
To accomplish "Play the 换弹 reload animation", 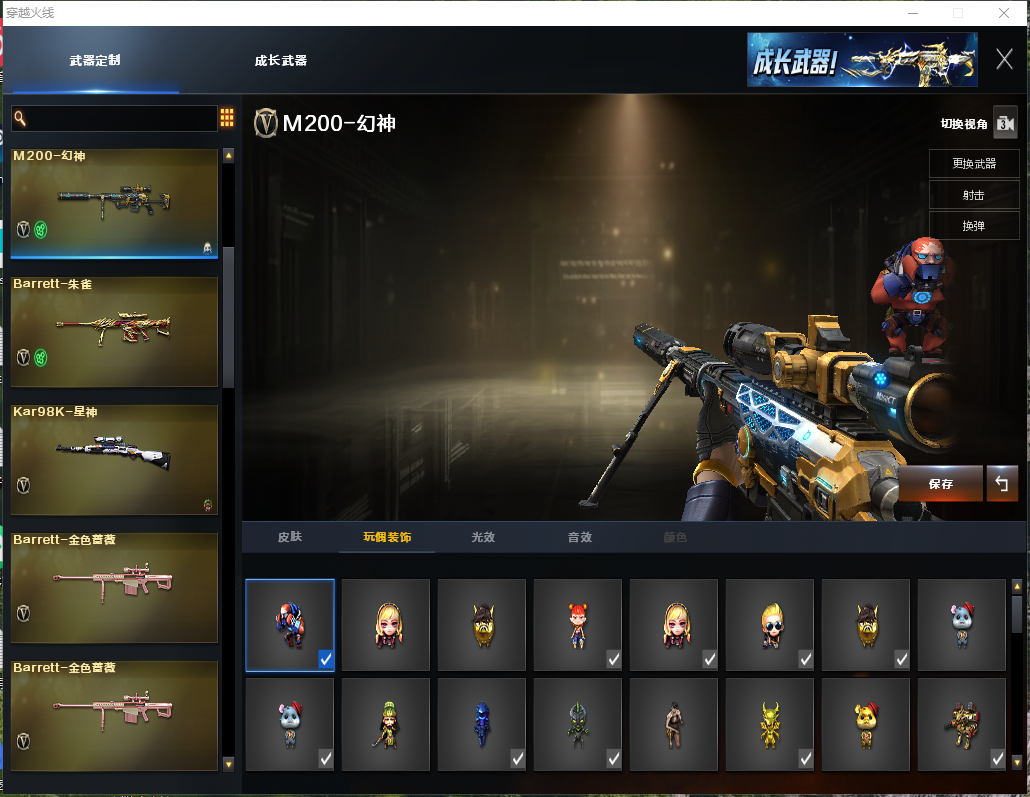I will point(973,226).
